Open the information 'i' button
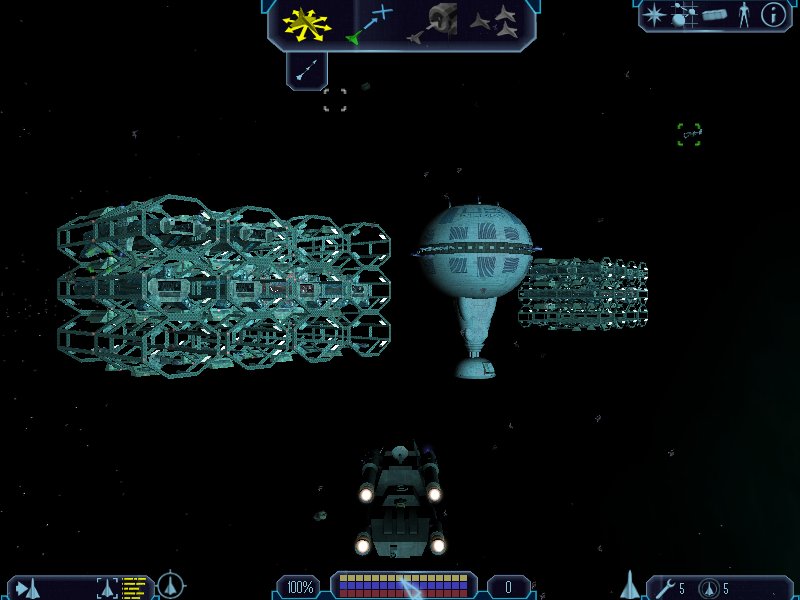Viewport: 800px width, 600px height. click(x=773, y=15)
